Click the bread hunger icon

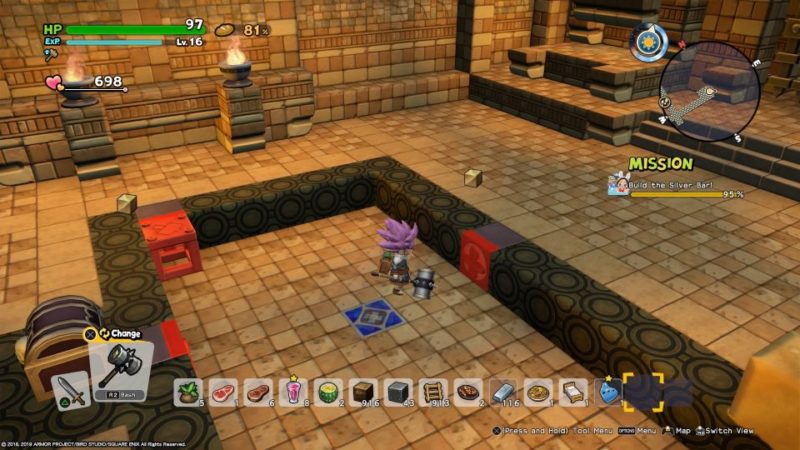pos(226,30)
